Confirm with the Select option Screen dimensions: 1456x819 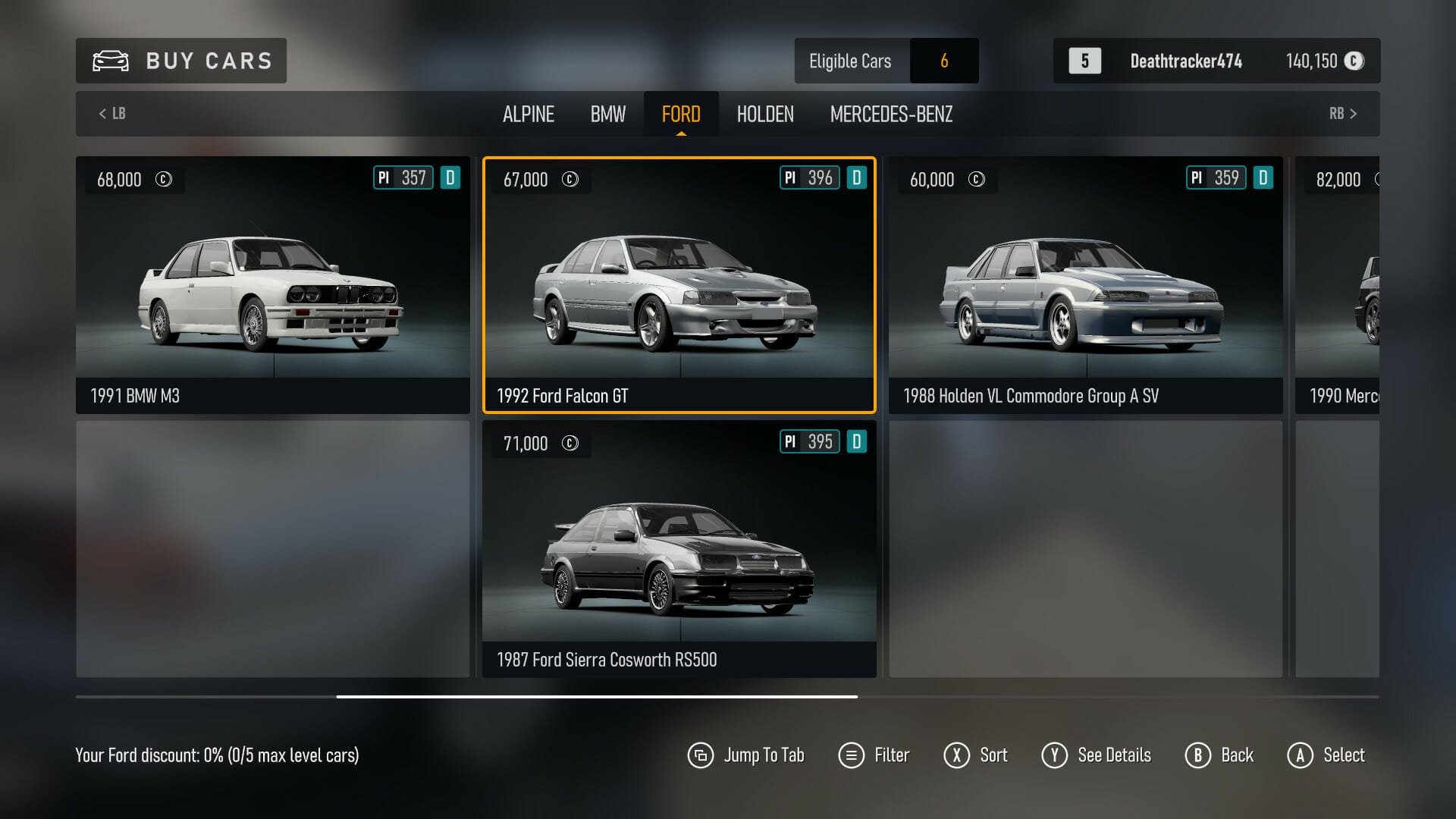pyautogui.click(x=1326, y=755)
